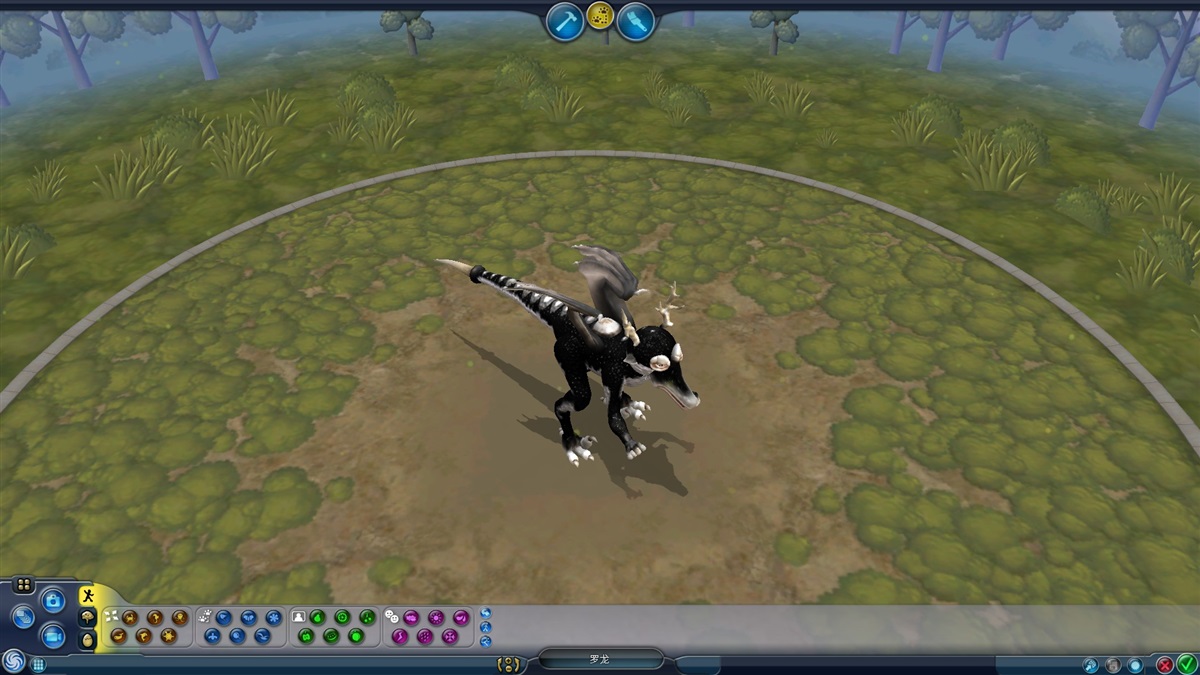
Task: Toggle the four-square options button
Action: [24, 585]
